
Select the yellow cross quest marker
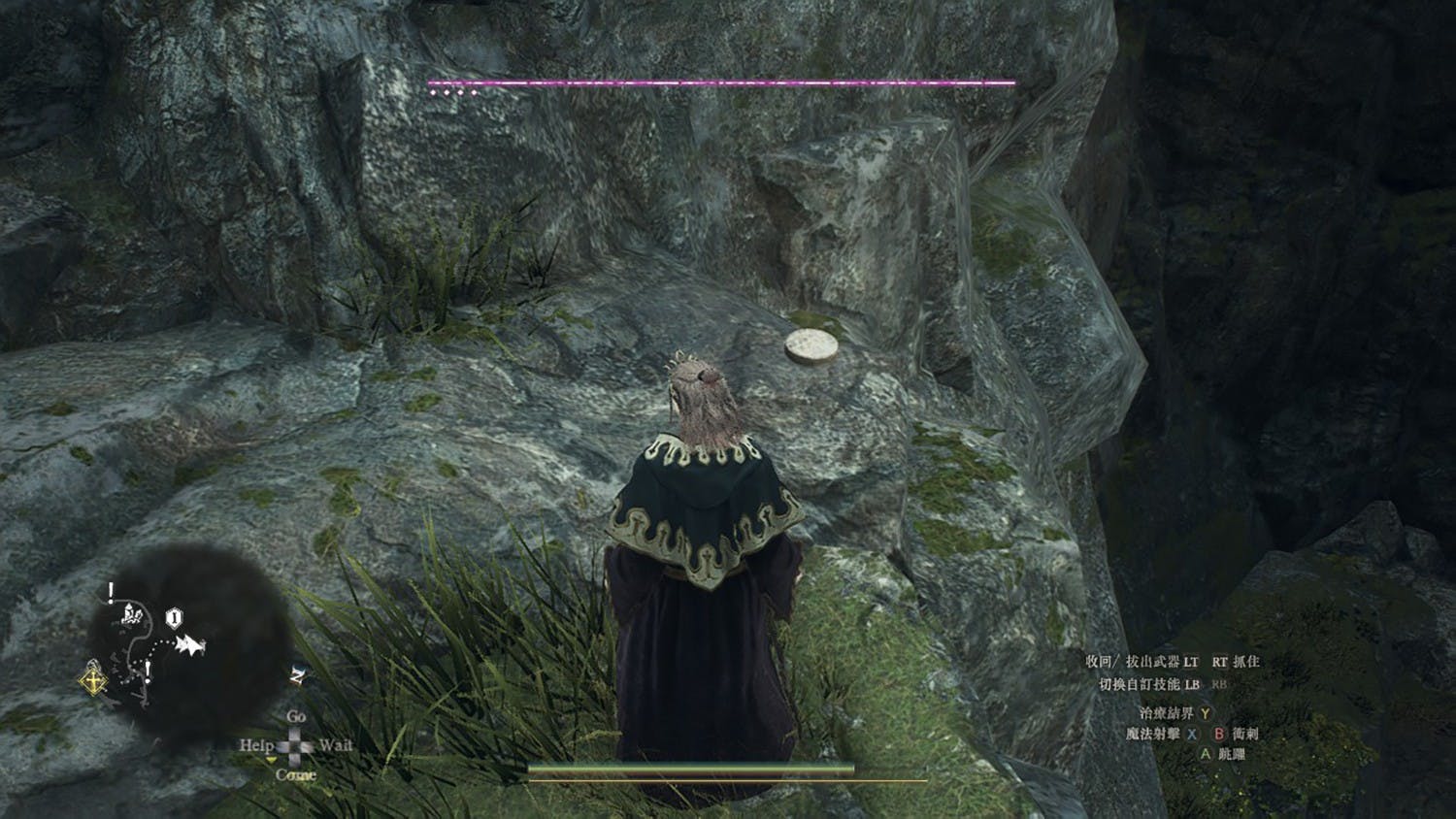93,680
